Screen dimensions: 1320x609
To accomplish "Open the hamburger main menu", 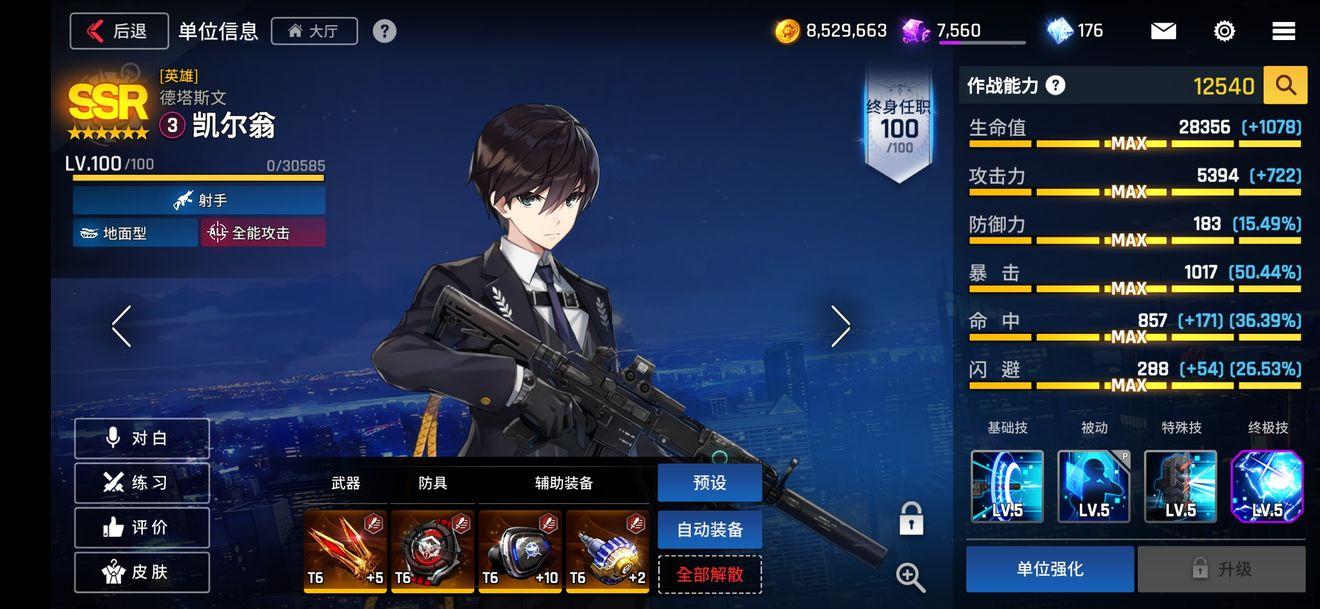I will click(x=1284, y=31).
